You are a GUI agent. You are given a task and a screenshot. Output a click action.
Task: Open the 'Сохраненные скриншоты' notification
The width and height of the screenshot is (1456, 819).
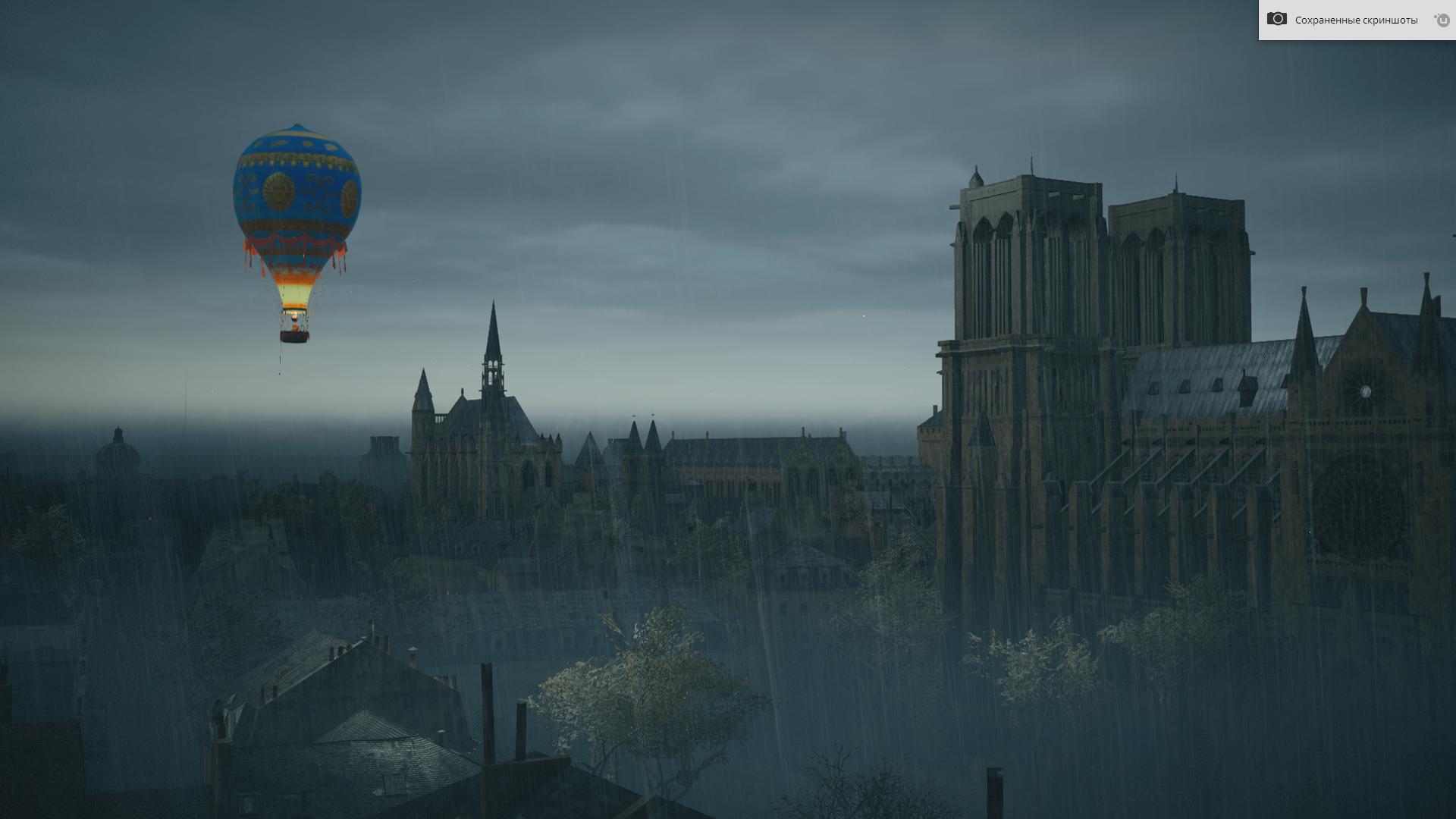[1355, 20]
